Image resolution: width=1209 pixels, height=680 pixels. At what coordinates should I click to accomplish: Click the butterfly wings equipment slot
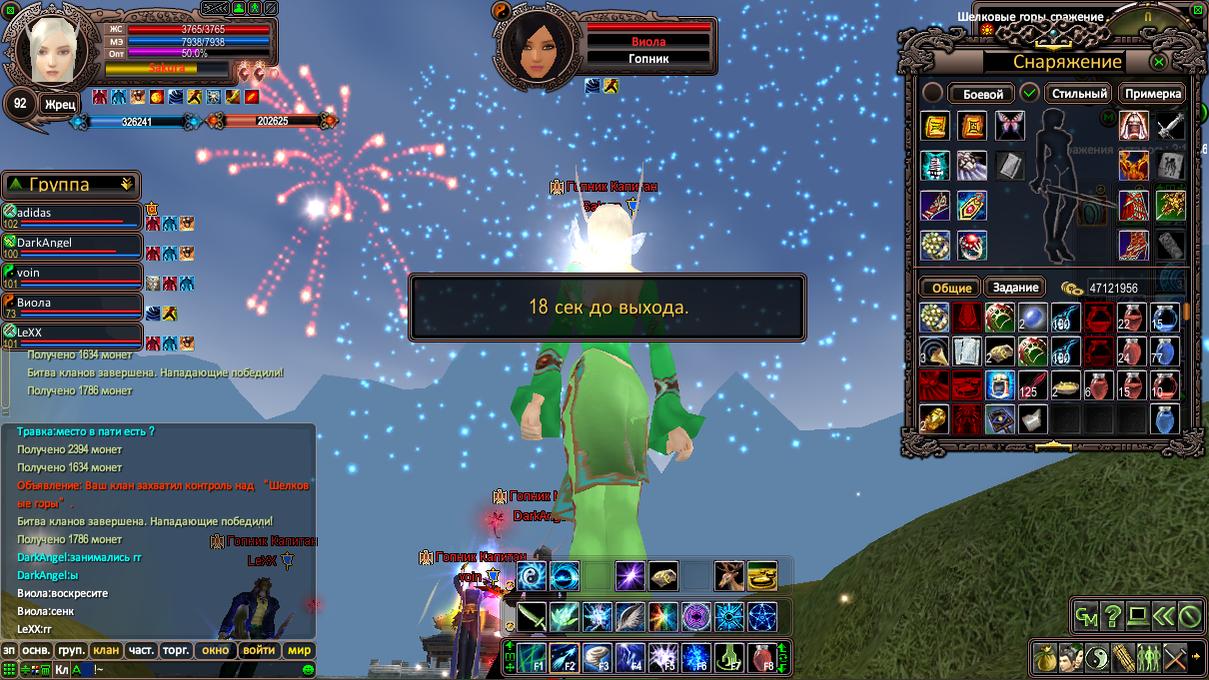[x=1010, y=125]
